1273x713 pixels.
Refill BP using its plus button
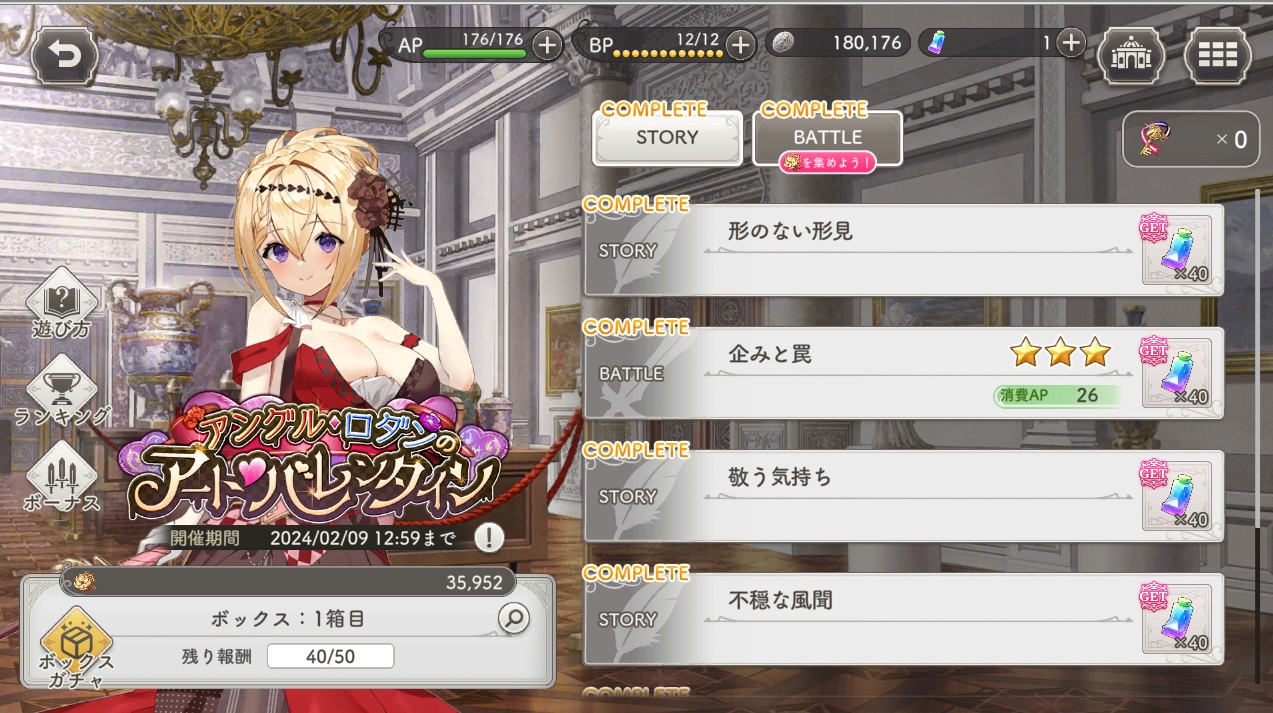[740, 45]
